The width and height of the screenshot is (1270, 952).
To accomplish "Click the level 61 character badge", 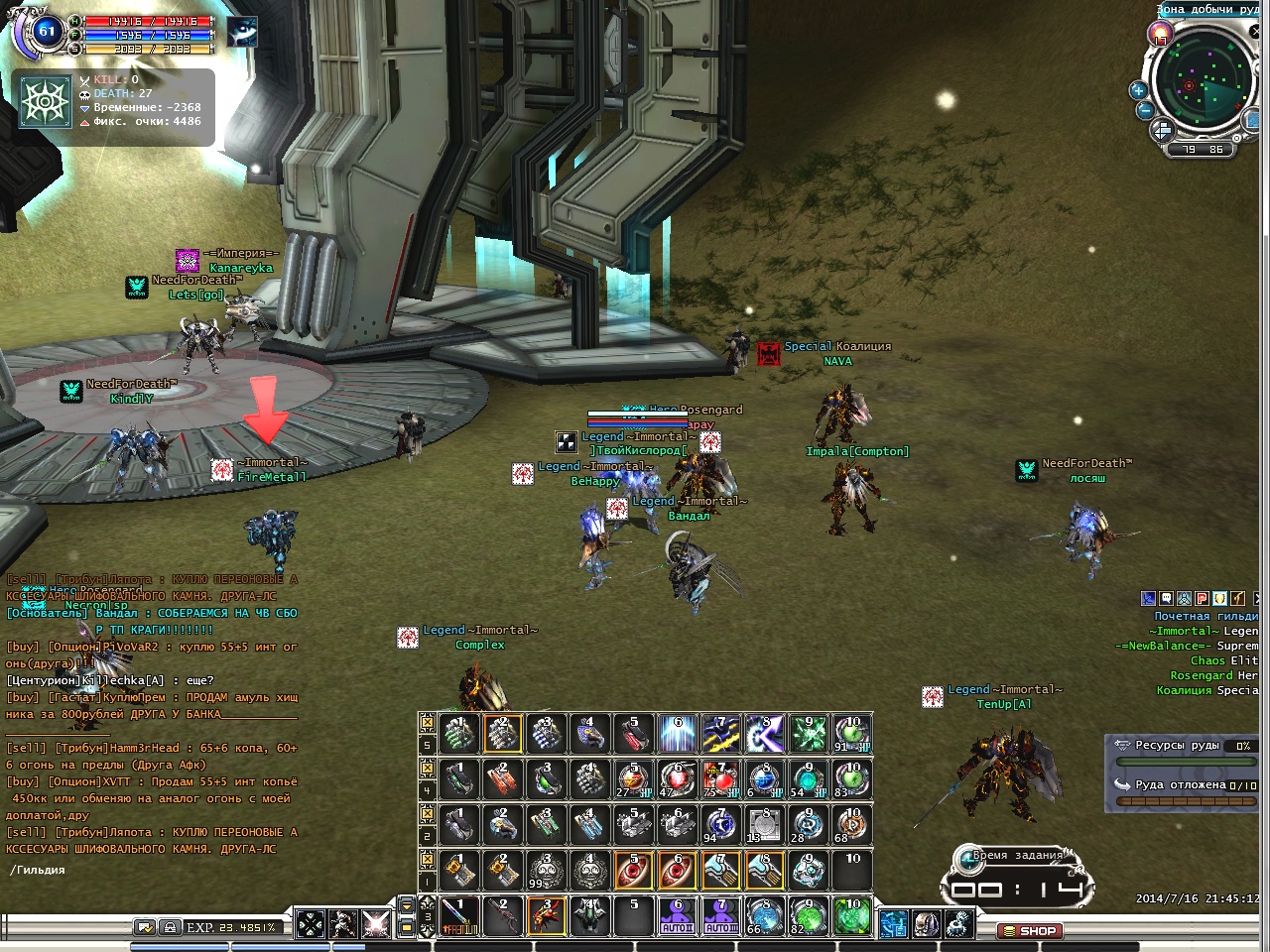I will (x=47, y=32).
